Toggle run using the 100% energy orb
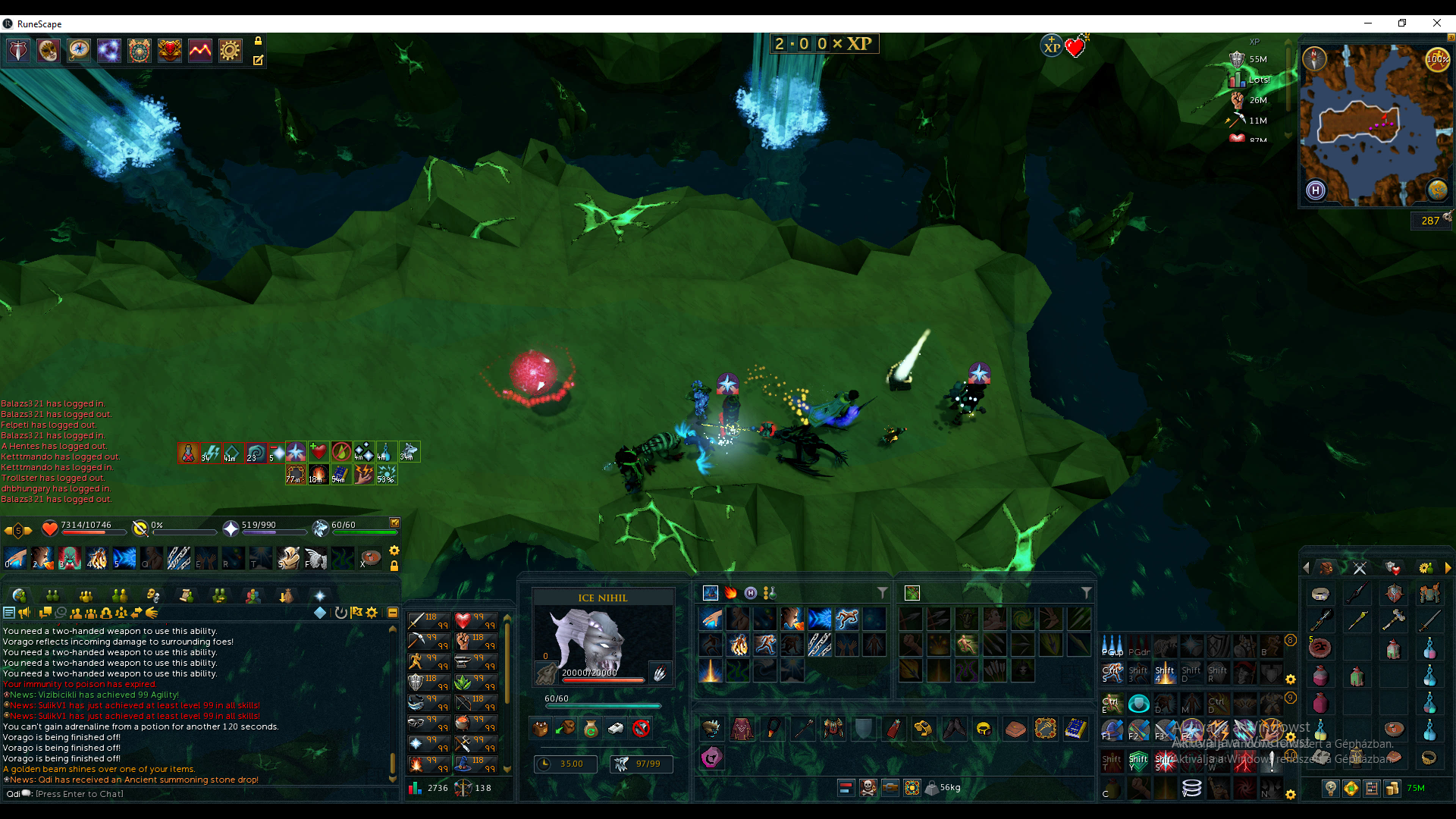The height and width of the screenshot is (819, 1456). (x=1437, y=59)
